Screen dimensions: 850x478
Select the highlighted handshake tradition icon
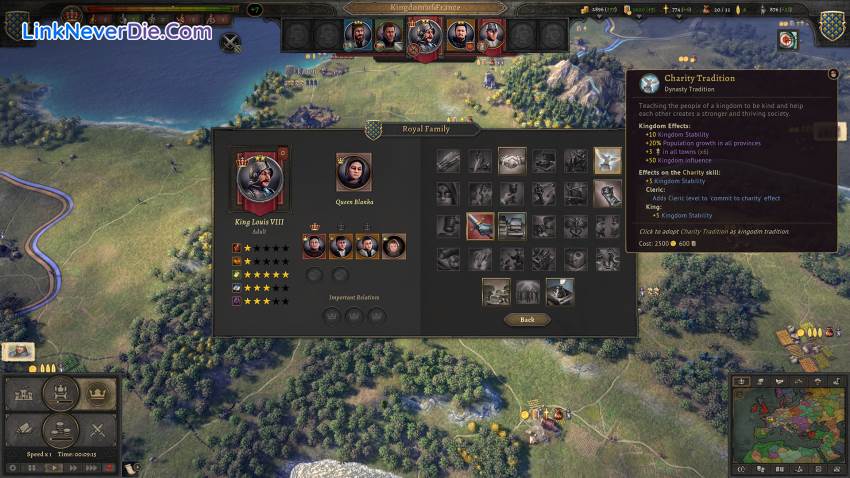(x=512, y=160)
